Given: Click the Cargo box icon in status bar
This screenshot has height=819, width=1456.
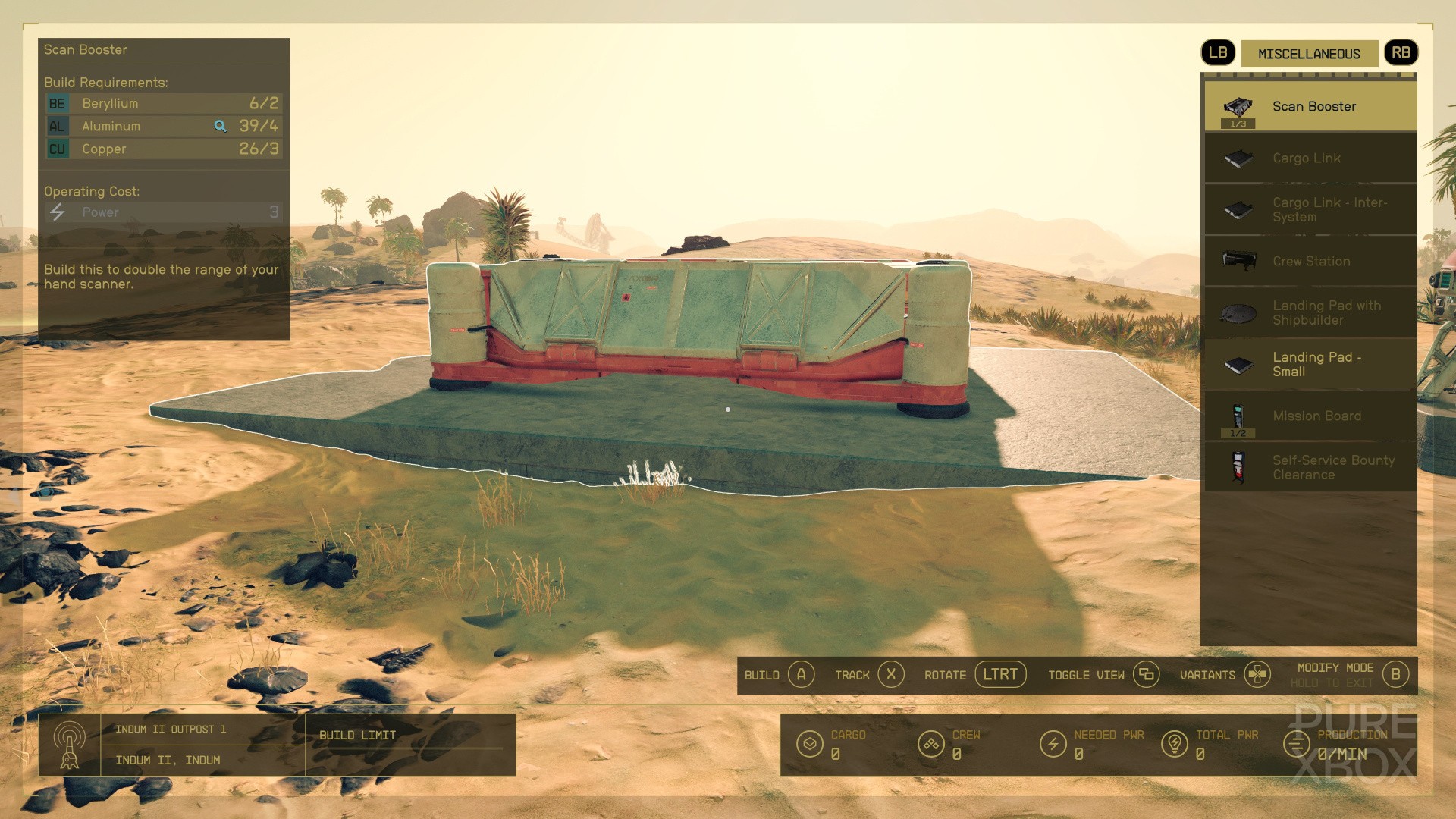Looking at the screenshot, I should [x=809, y=744].
